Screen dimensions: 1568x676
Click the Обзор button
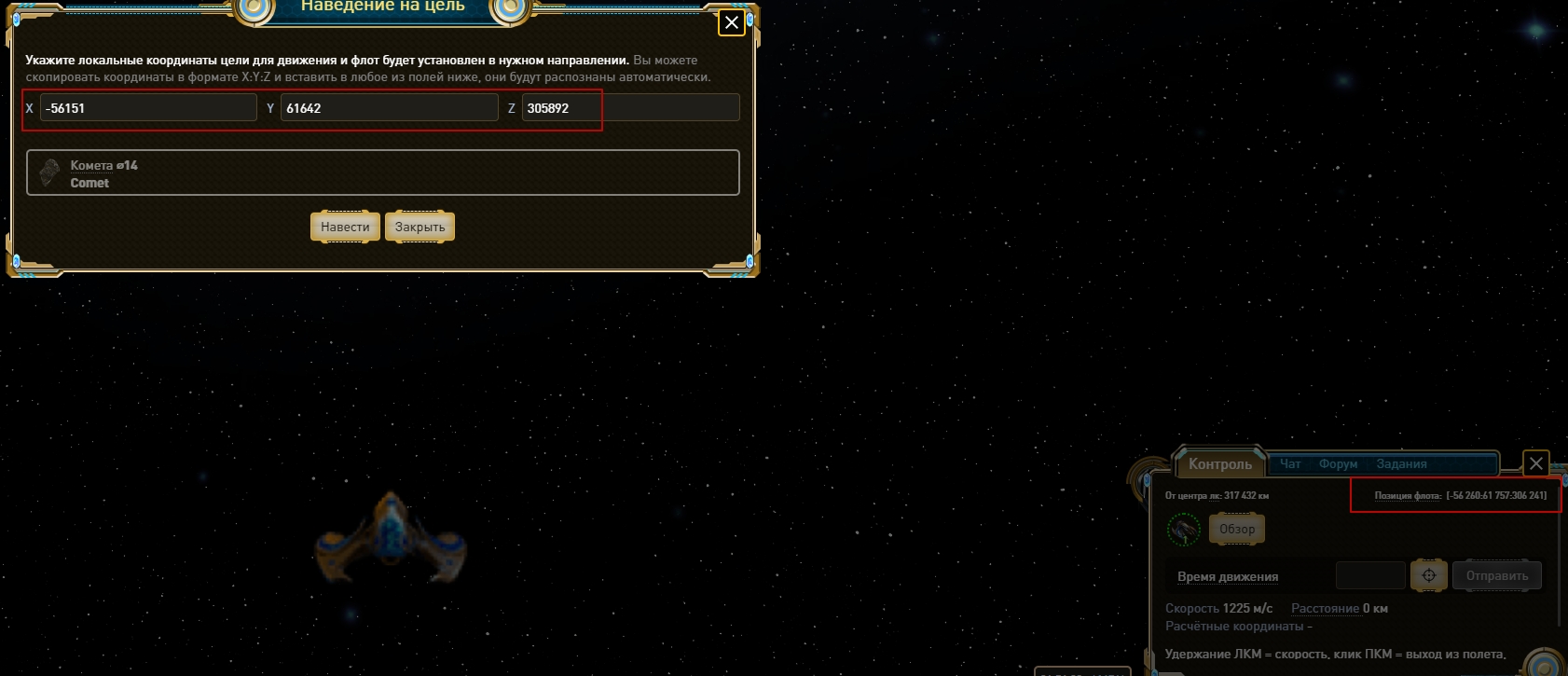1237,529
